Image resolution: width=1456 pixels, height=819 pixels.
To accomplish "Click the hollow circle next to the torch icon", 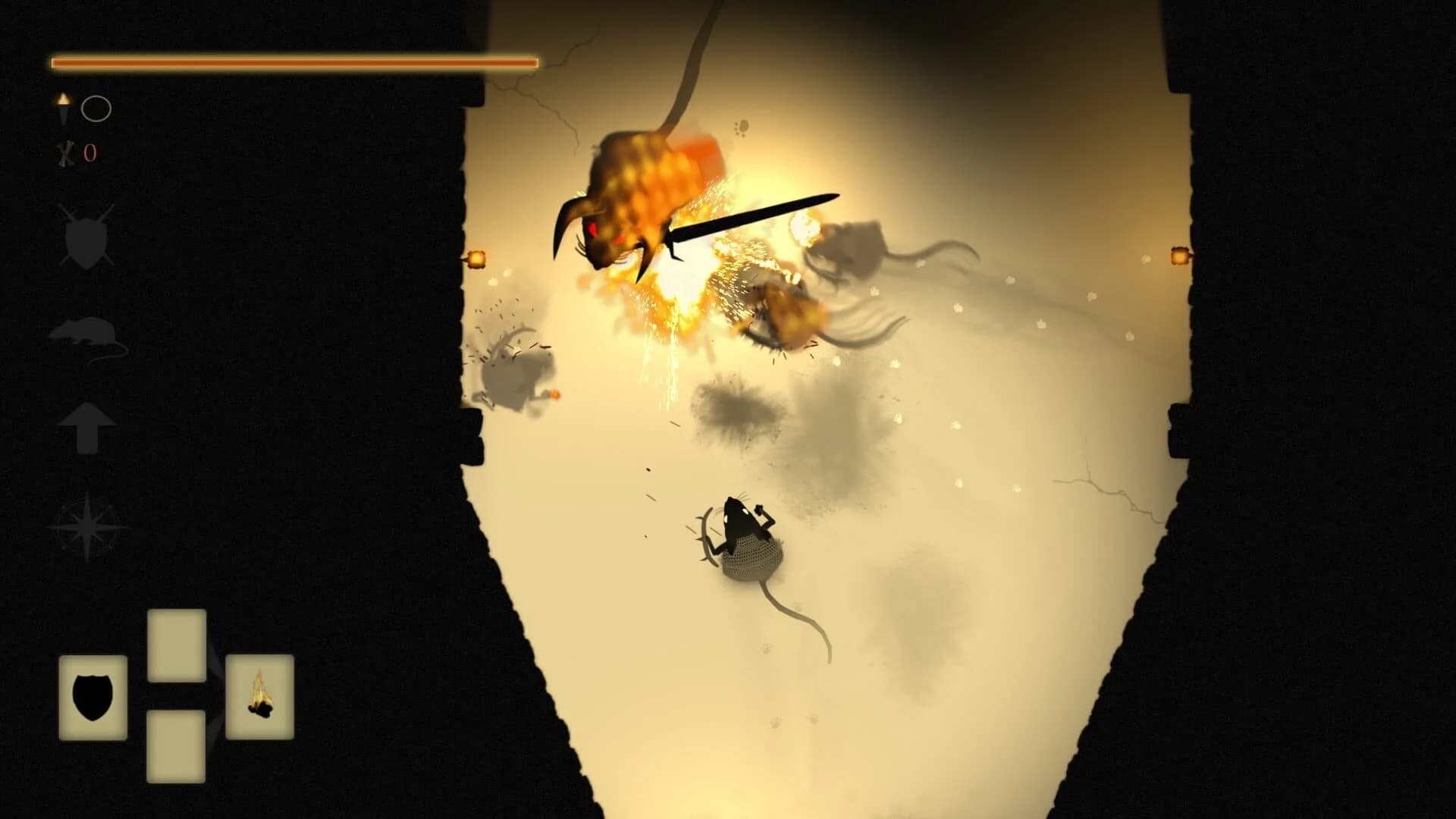I will 96,110.
